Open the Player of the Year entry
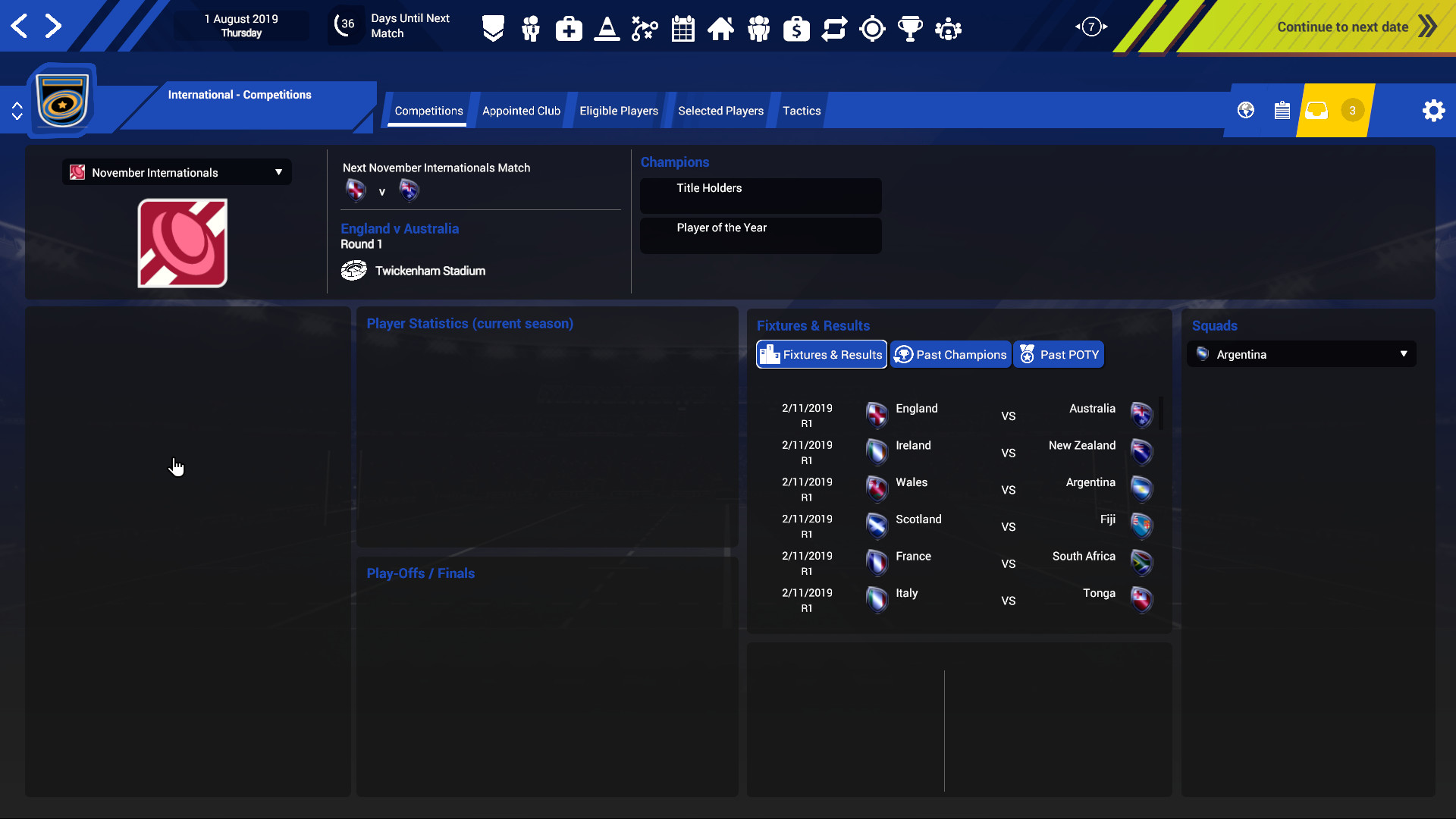The height and width of the screenshot is (819, 1456). 760,235
